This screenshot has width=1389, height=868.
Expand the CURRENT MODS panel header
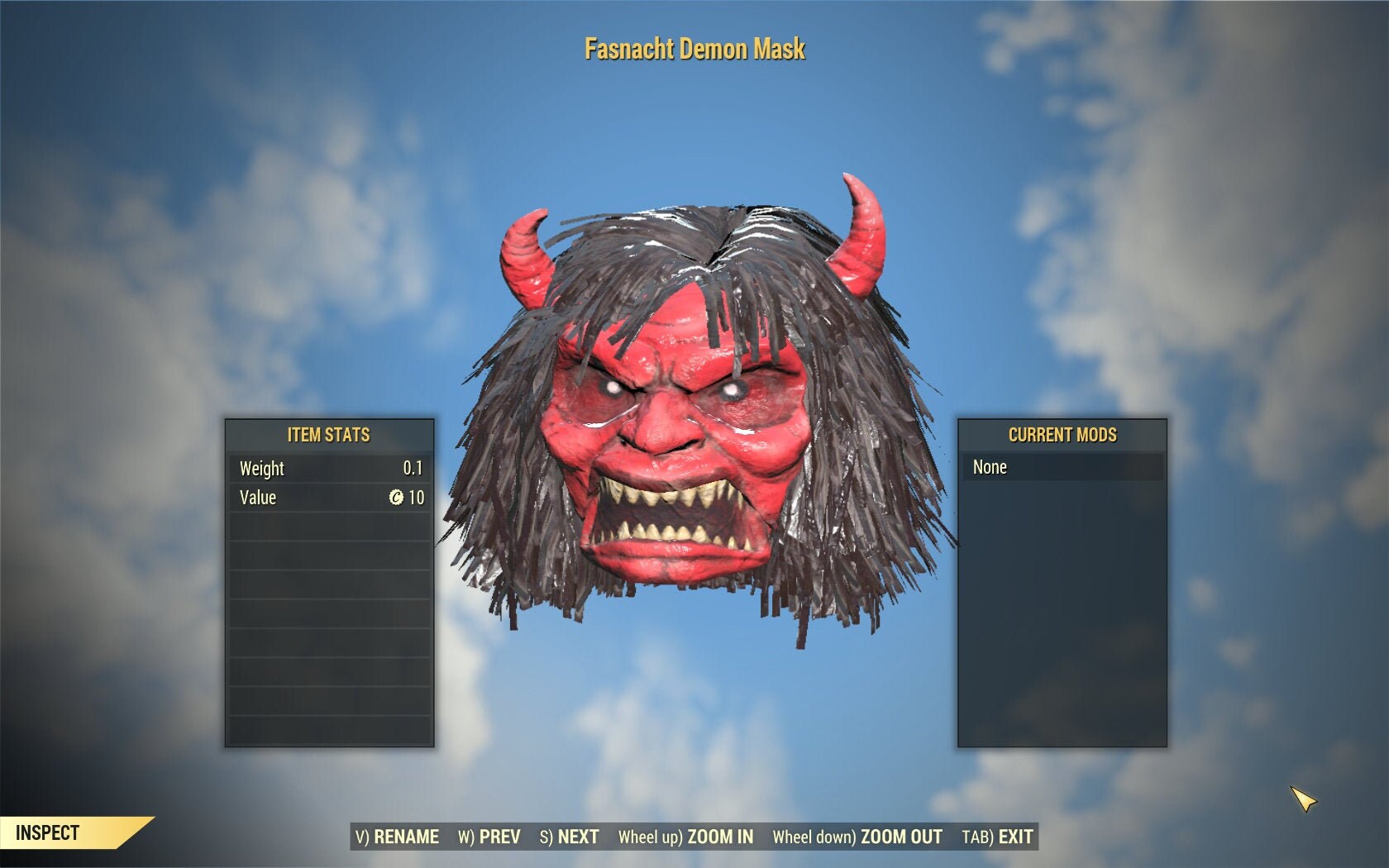coord(1062,435)
